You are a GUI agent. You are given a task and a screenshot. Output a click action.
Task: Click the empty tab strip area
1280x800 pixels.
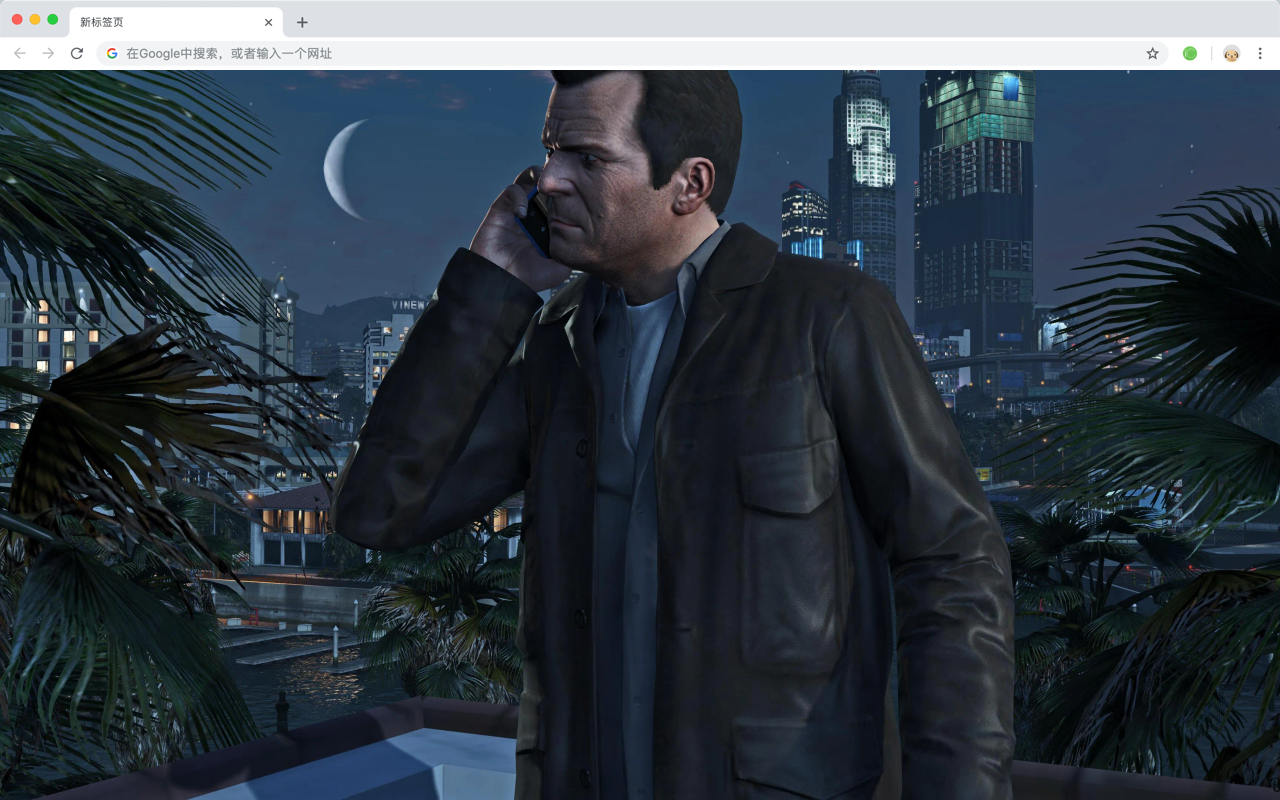click(x=700, y=21)
